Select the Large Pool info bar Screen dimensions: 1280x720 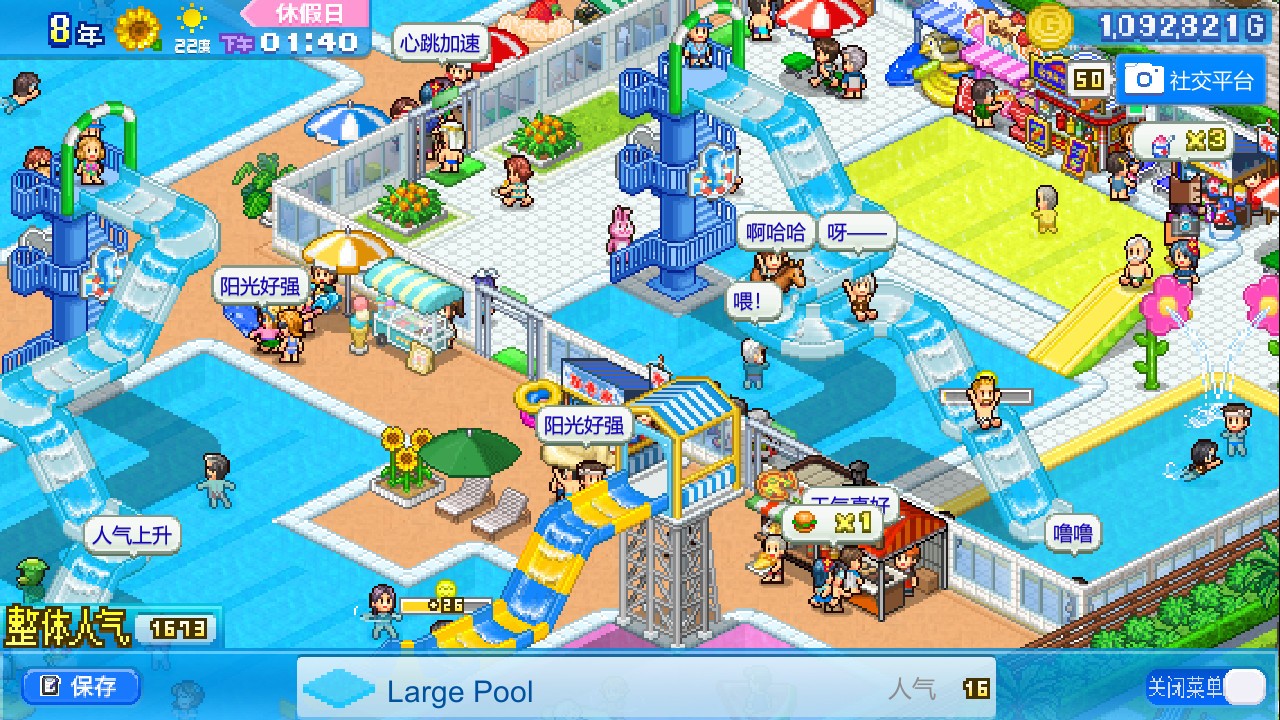click(645, 690)
